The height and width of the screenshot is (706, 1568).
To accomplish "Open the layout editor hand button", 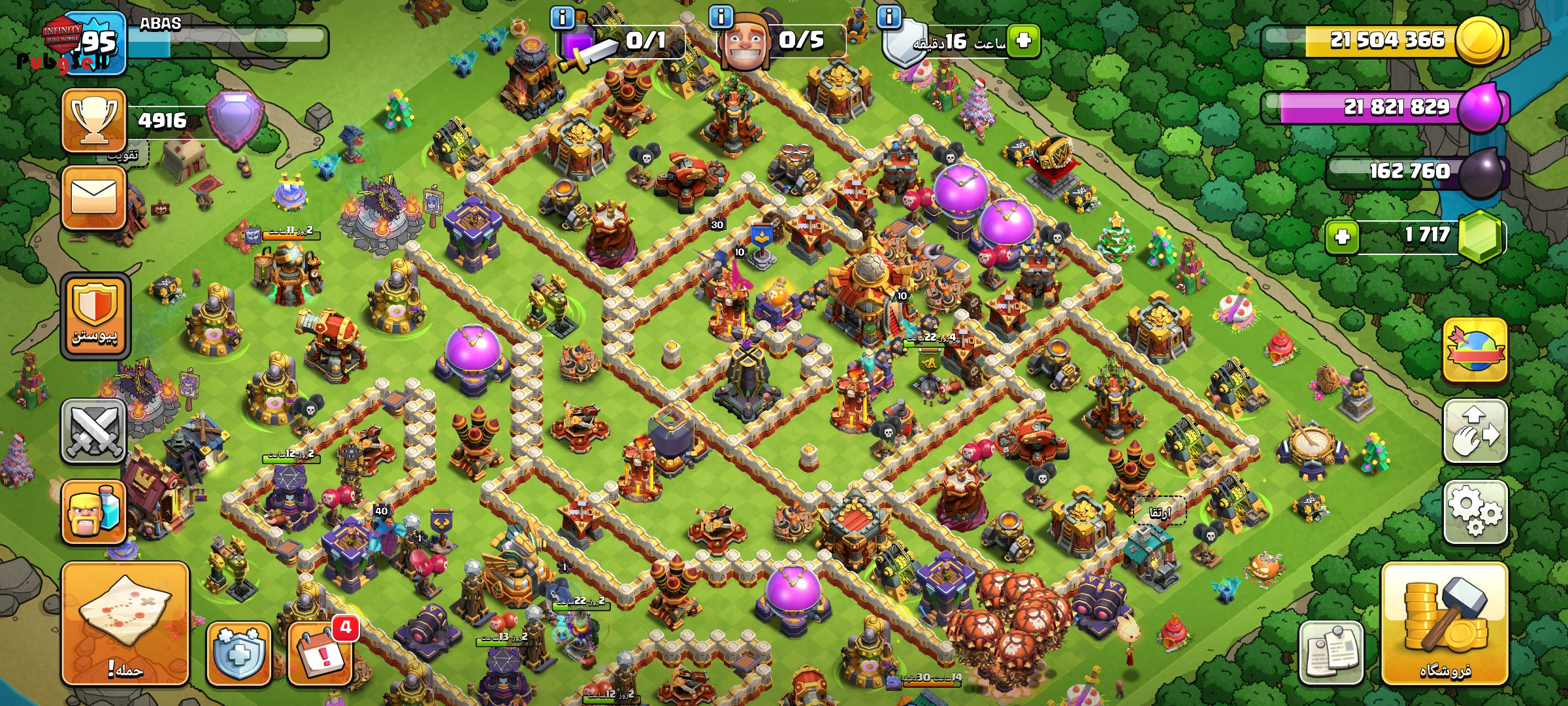I will pos(1475,431).
